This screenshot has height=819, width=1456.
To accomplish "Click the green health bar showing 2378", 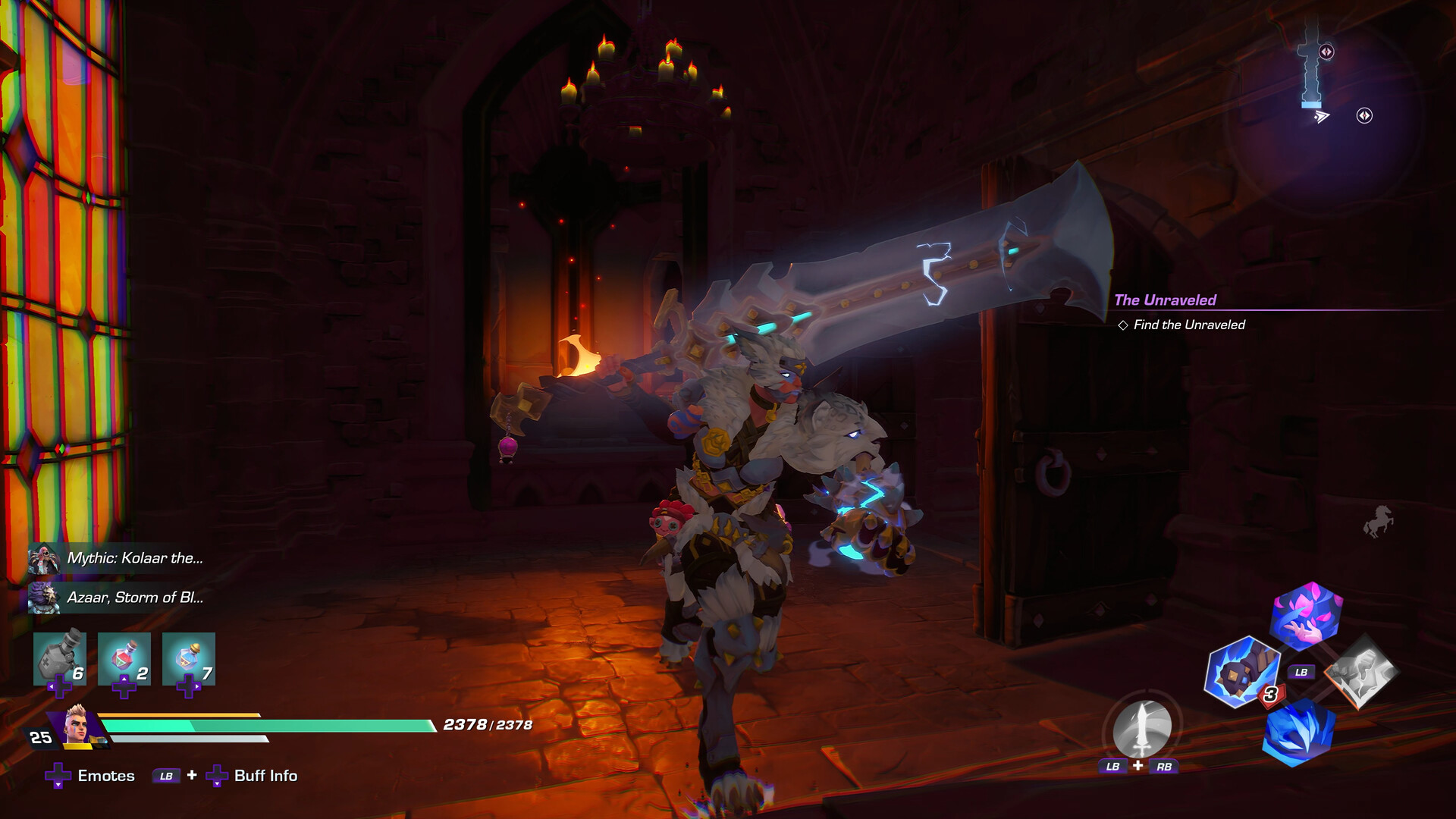I will point(265,725).
